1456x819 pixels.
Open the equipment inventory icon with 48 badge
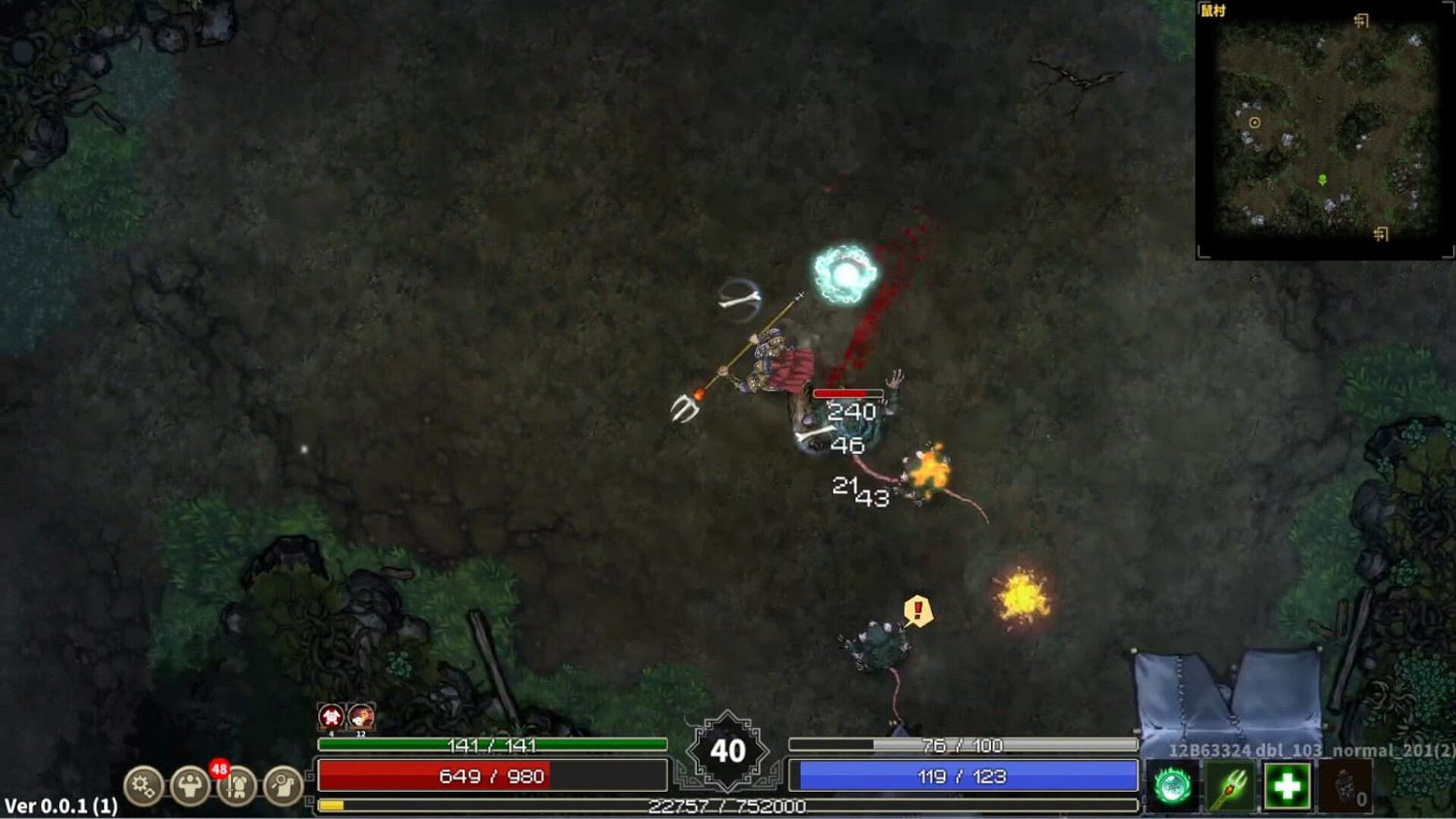(x=238, y=786)
